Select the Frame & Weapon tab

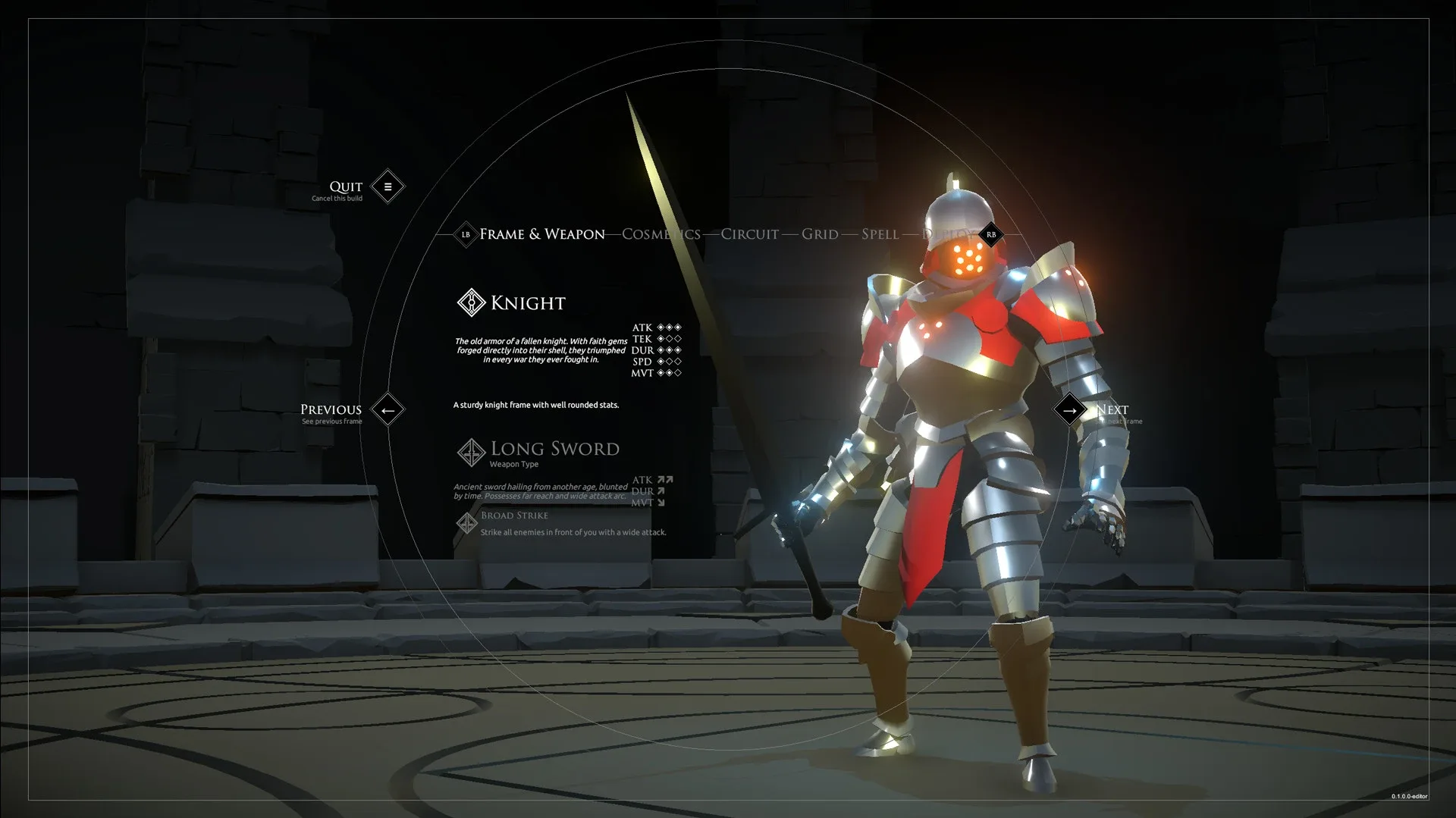pyautogui.click(x=541, y=234)
